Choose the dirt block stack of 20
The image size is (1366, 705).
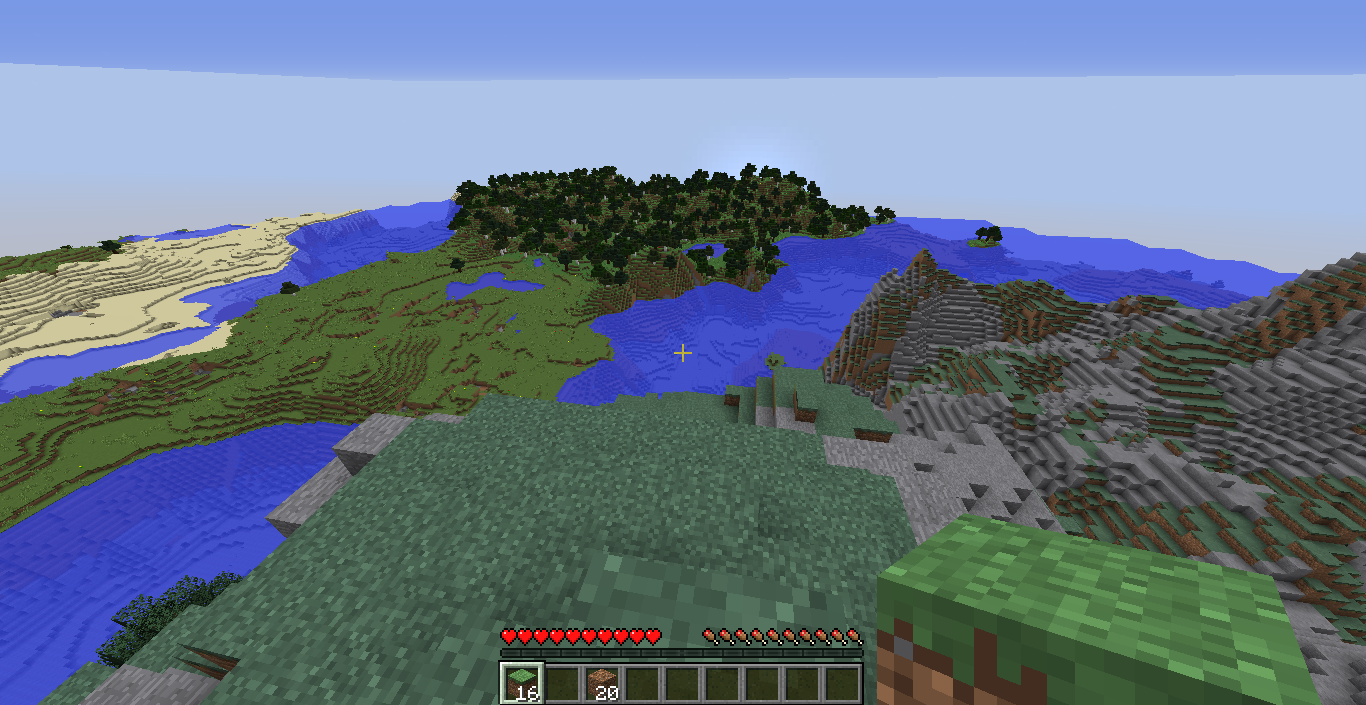tap(601, 683)
